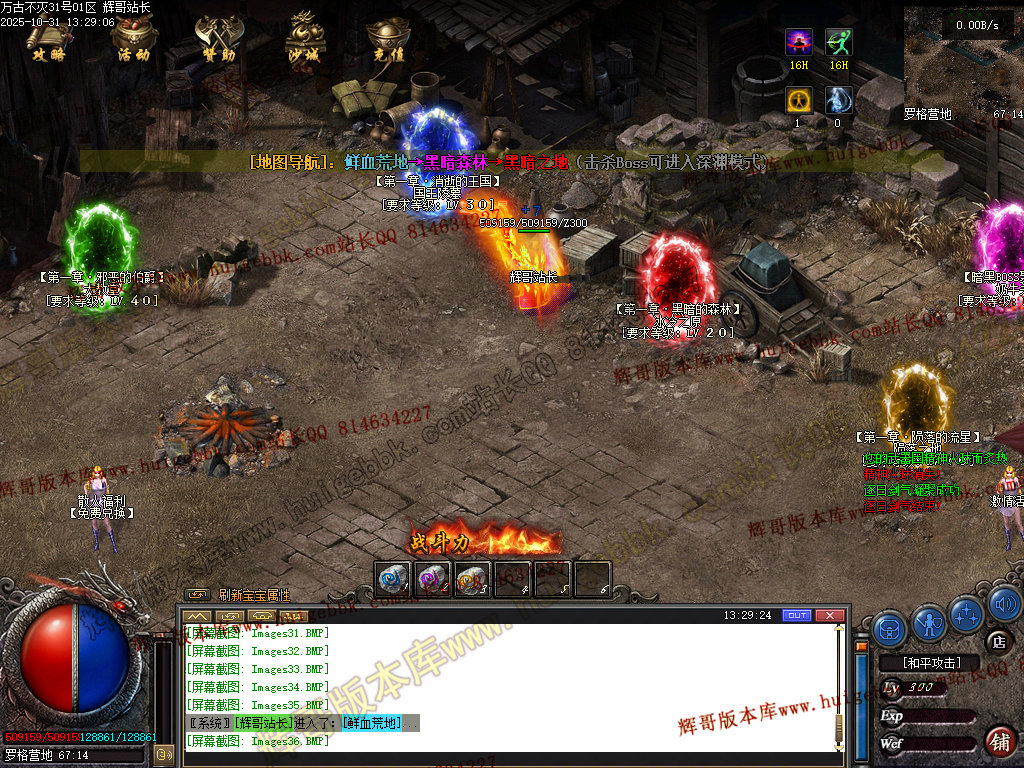
Task: Click the purple meditating figure buff icon
Action: click(798, 42)
